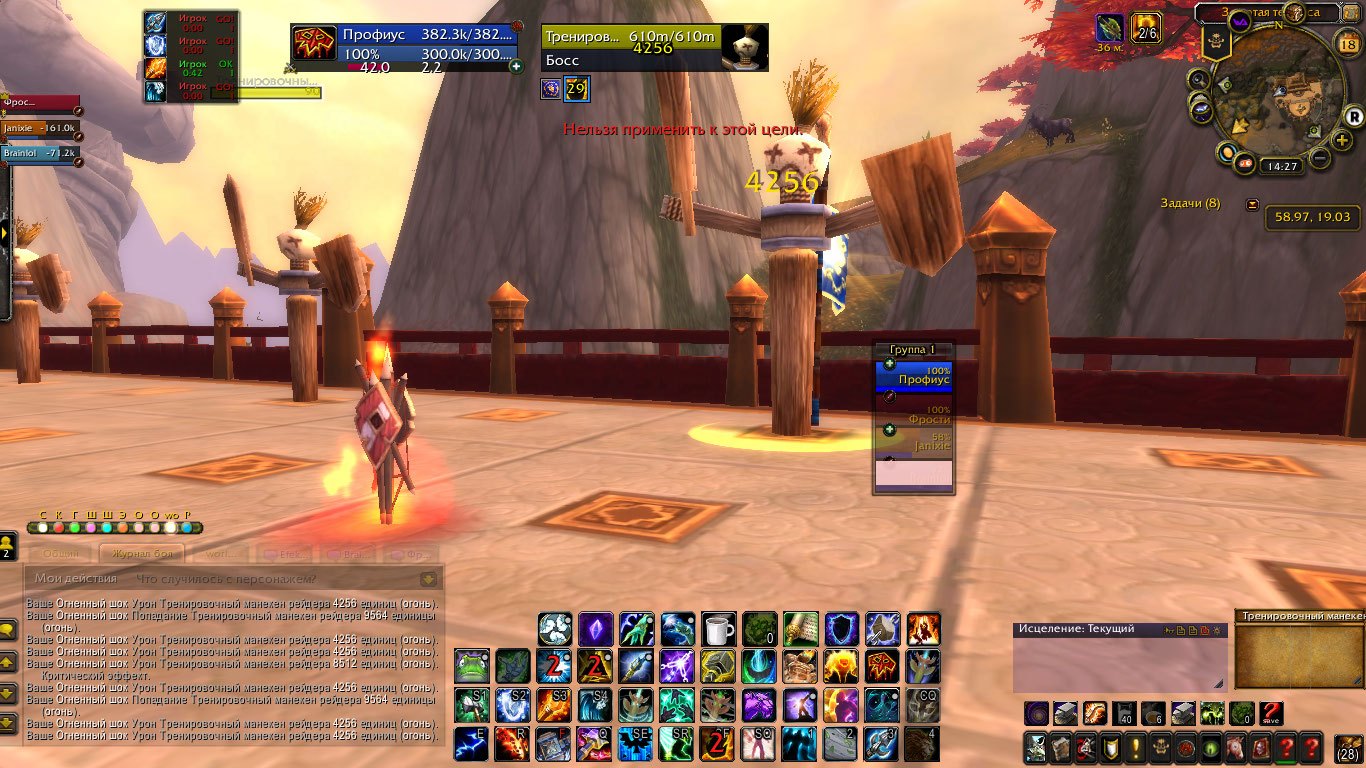
Task: Select the Janixie party member frame
Action: (x=38, y=128)
